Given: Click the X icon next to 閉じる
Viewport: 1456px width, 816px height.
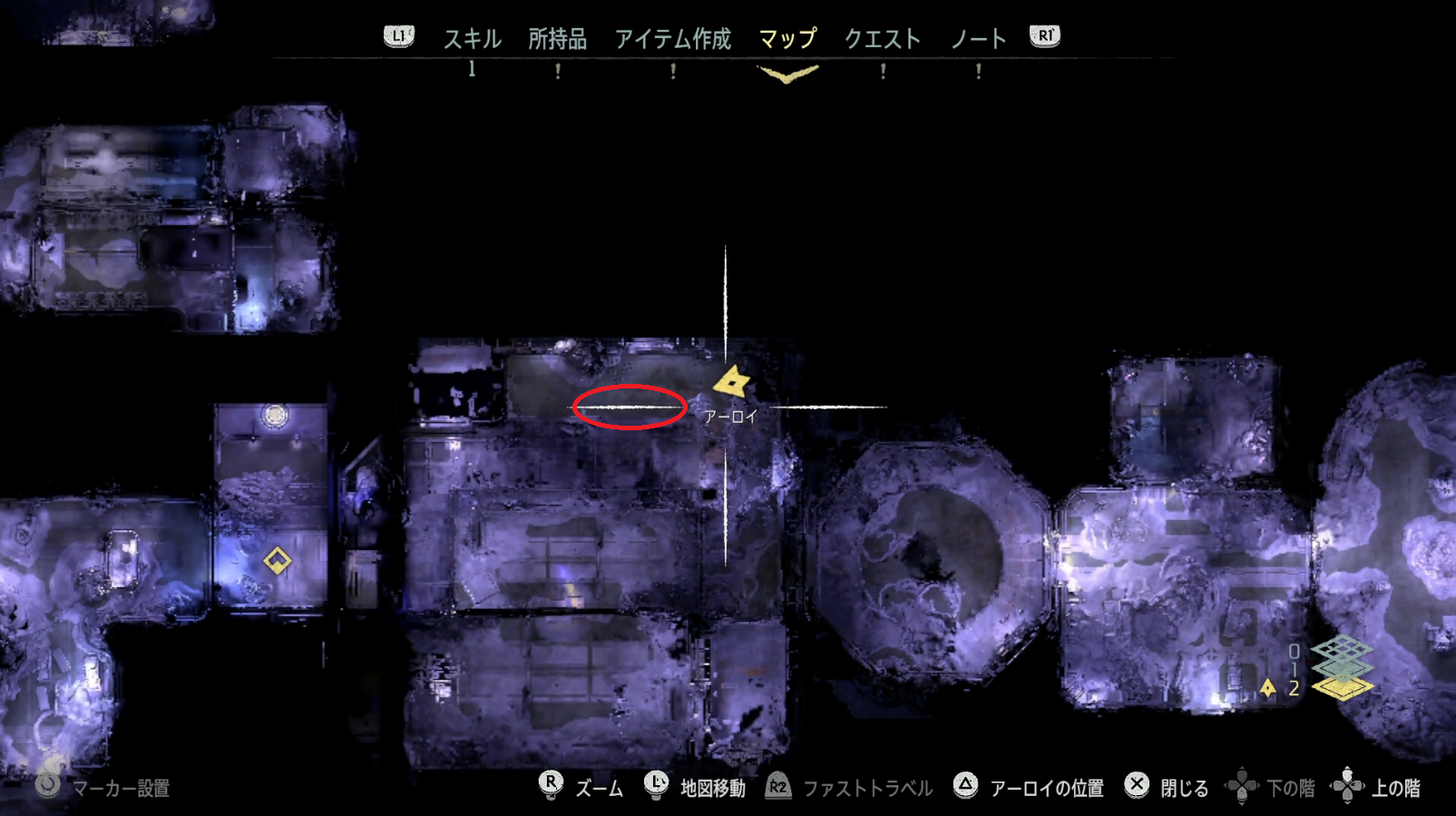Looking at the screenshot, I should (1137, 786).
